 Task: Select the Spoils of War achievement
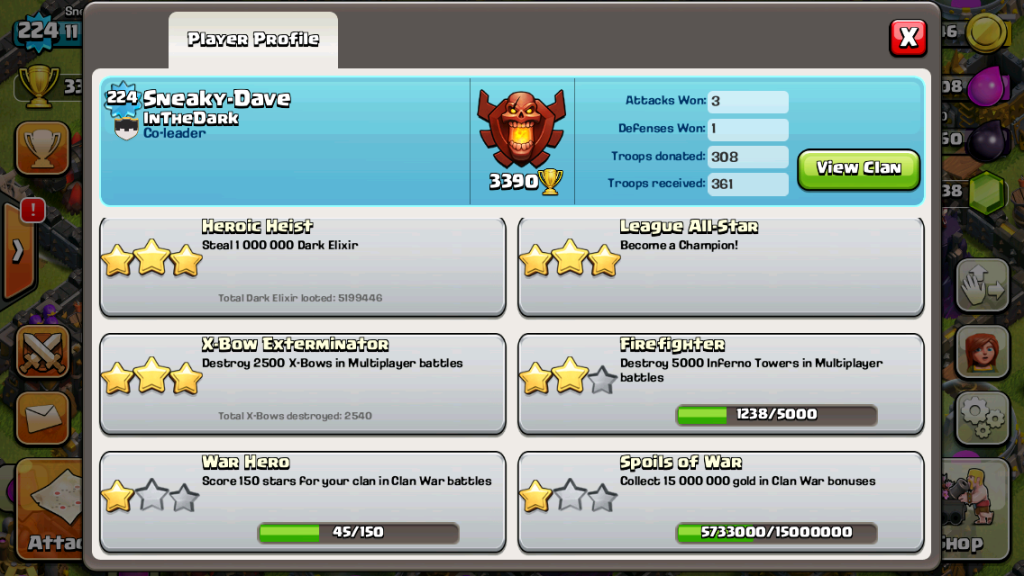coord(720,501)
